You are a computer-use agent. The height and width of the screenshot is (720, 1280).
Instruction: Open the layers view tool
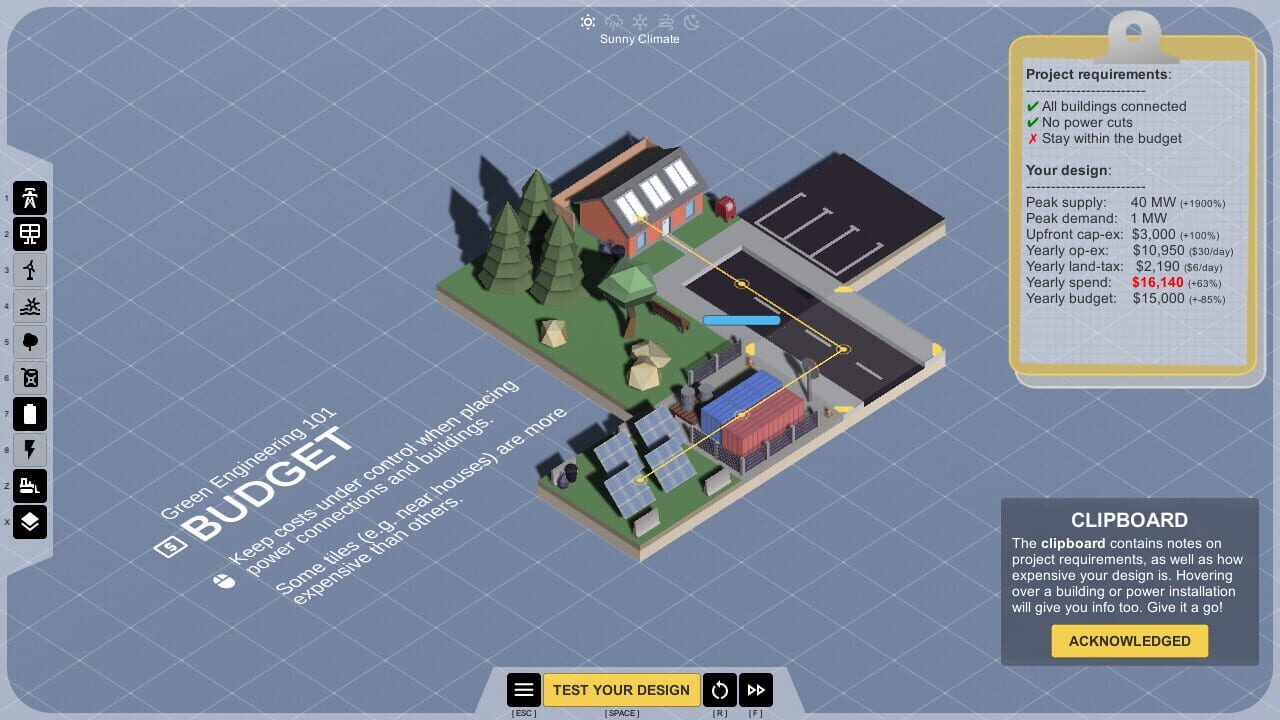[30, 522]
